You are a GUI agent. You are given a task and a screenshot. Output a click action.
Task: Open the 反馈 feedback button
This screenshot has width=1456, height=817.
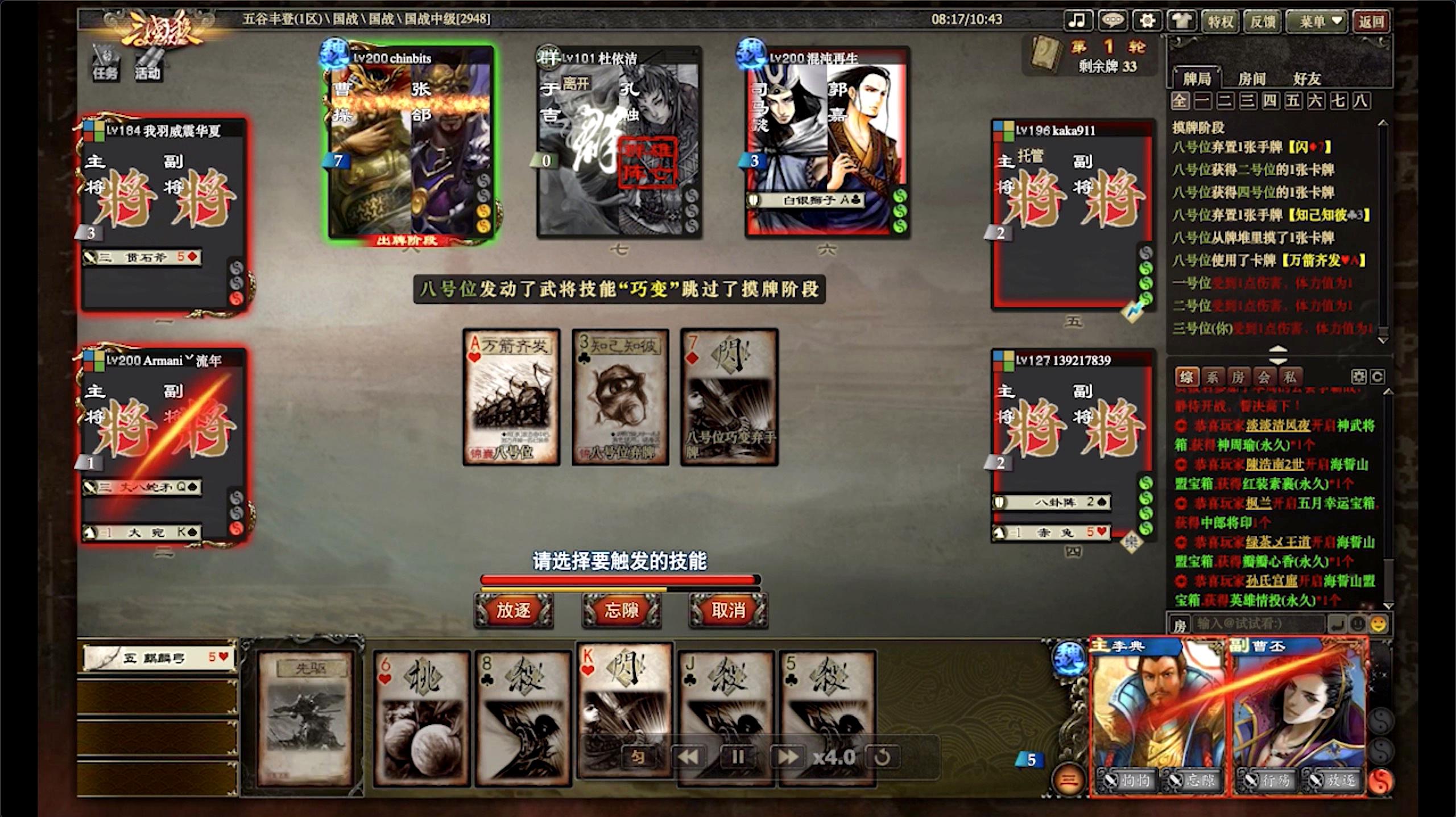pos(1263,22)
